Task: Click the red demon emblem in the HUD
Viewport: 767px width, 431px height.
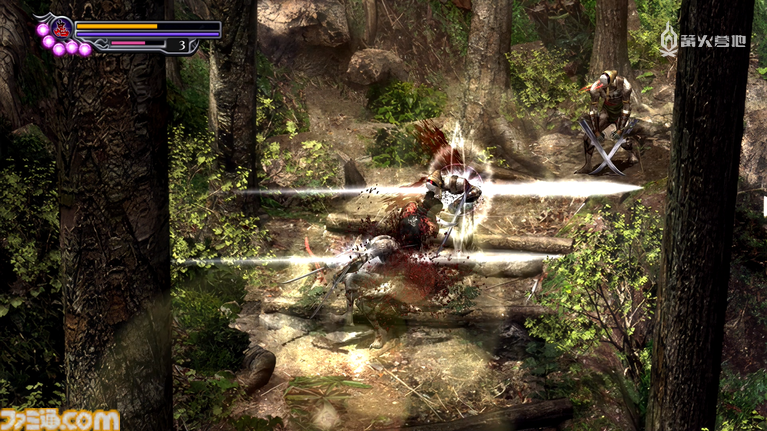Action: (x=59, y=27)
